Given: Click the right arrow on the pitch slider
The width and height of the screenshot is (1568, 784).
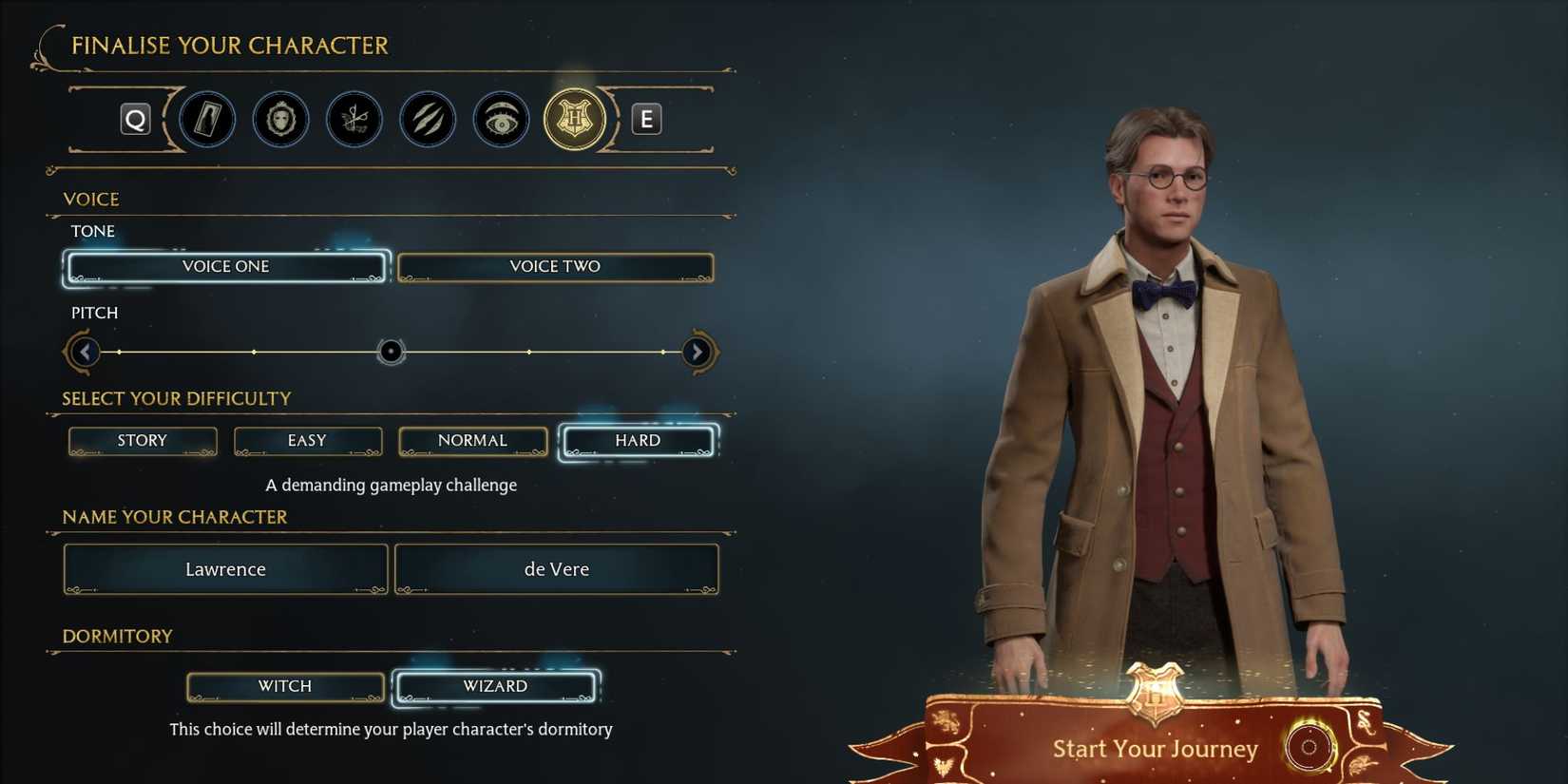Looking at the screenshot, I should point(698,352).
